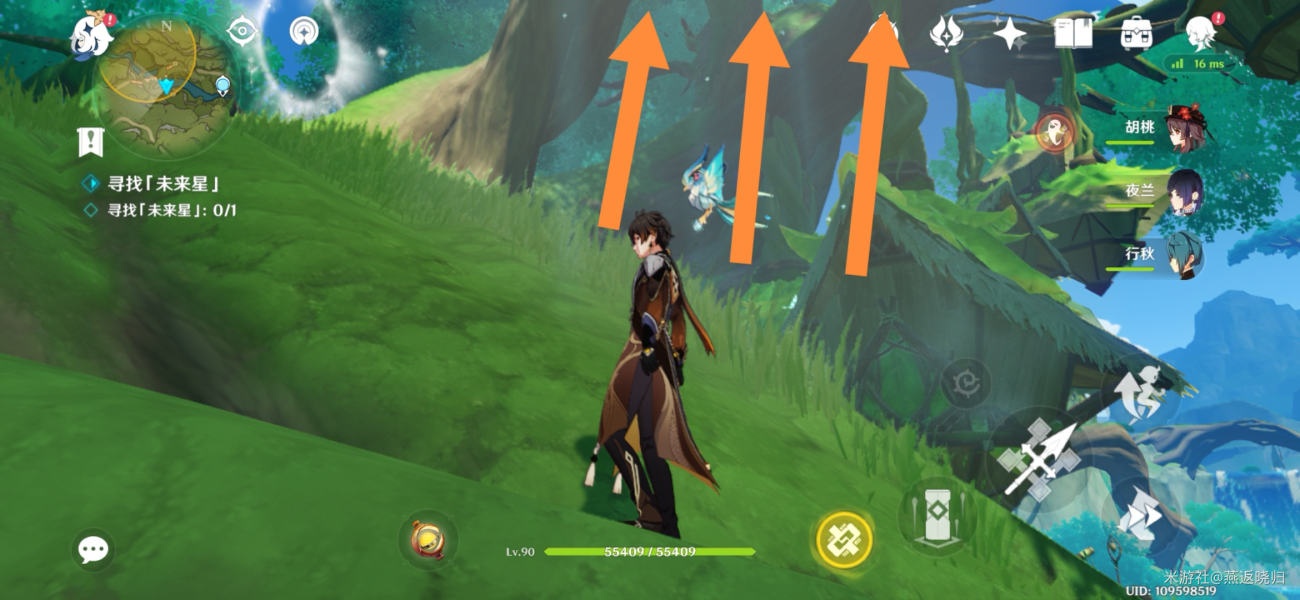Open the character profile head icon

[1200, 33]
